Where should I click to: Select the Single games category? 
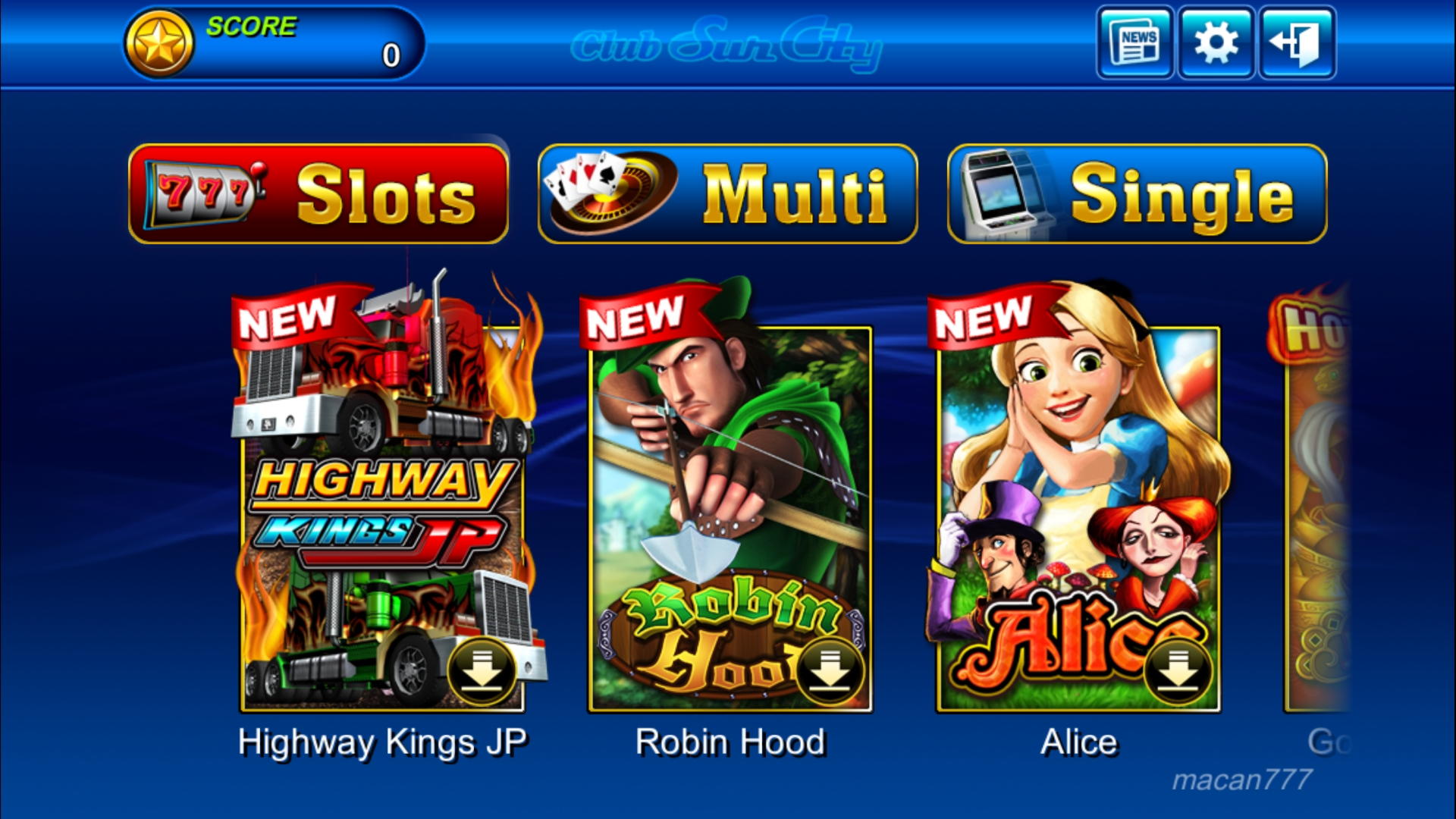1137,194
